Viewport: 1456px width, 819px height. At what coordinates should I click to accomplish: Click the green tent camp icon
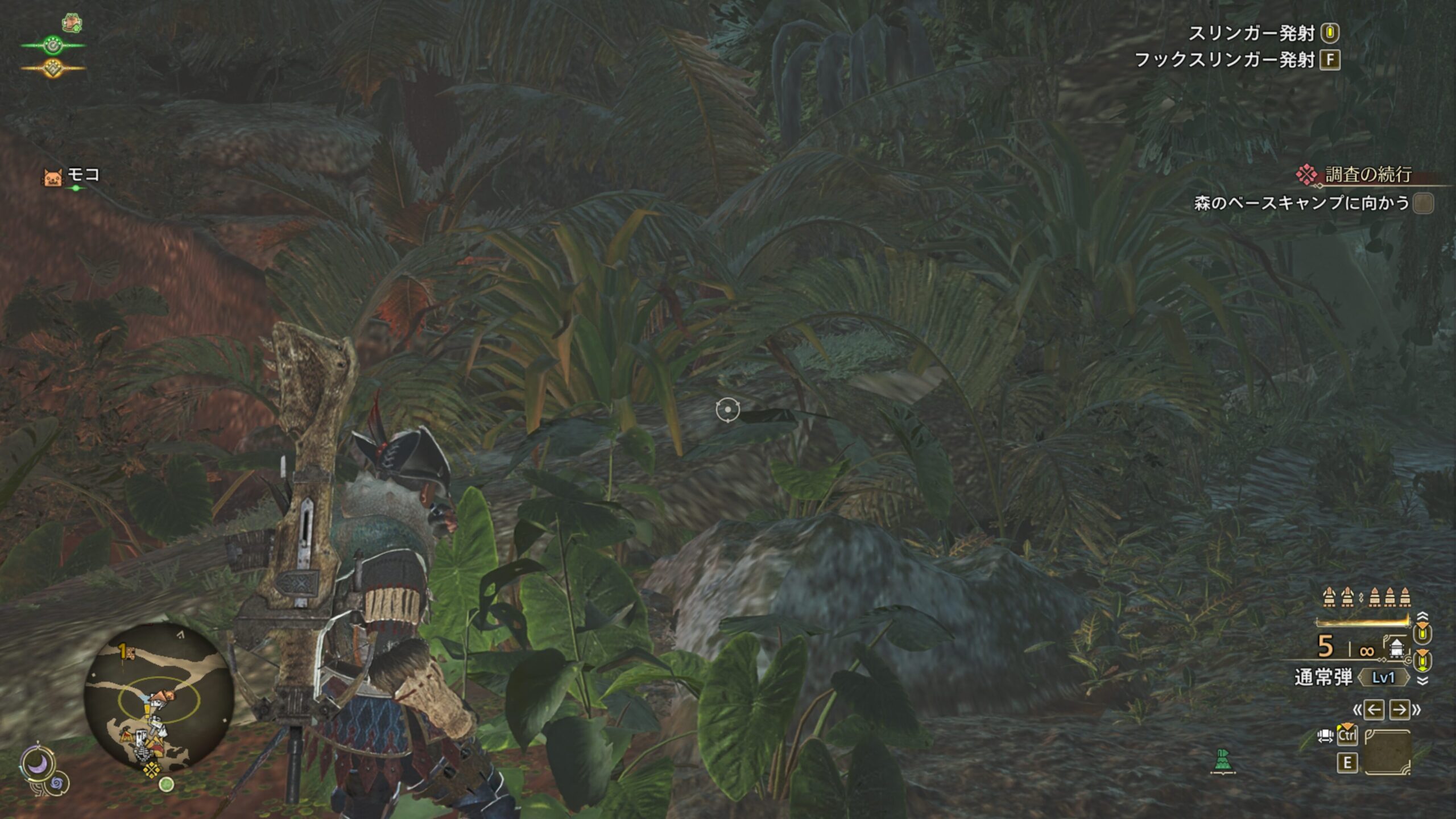click(x=1222, y=761)
